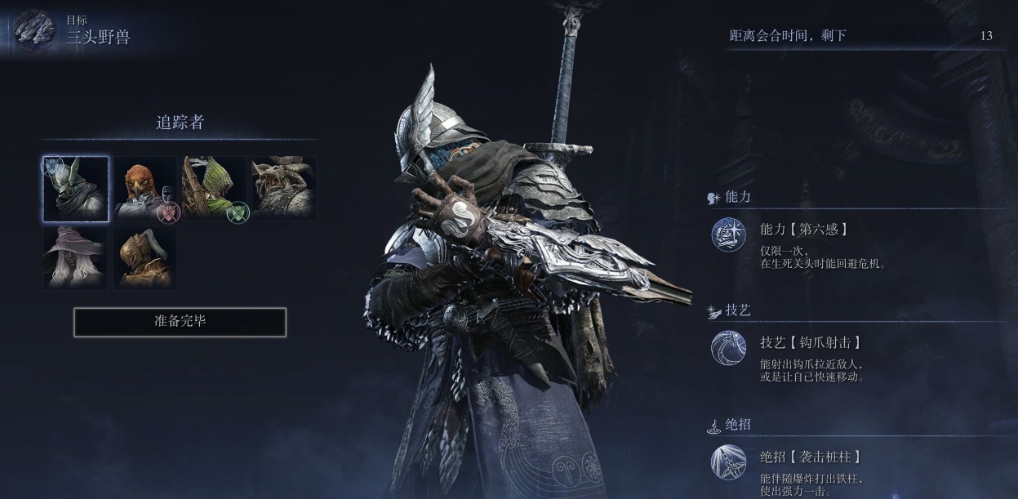1018x499 pixels.
Task: Pick the green-hooded archer portrait
Action: [x=213, y=188]
